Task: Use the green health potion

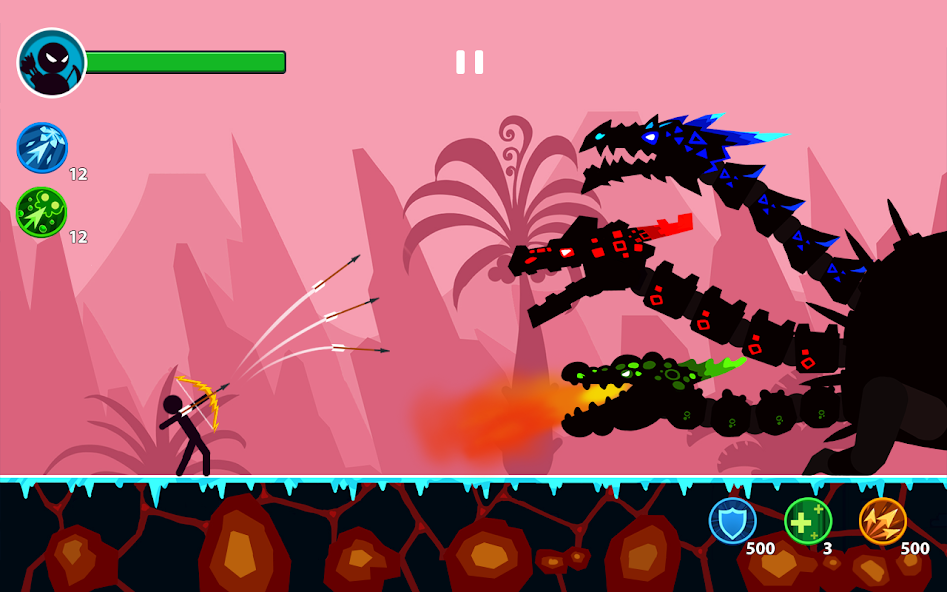Action: click(x=807, y=521)
